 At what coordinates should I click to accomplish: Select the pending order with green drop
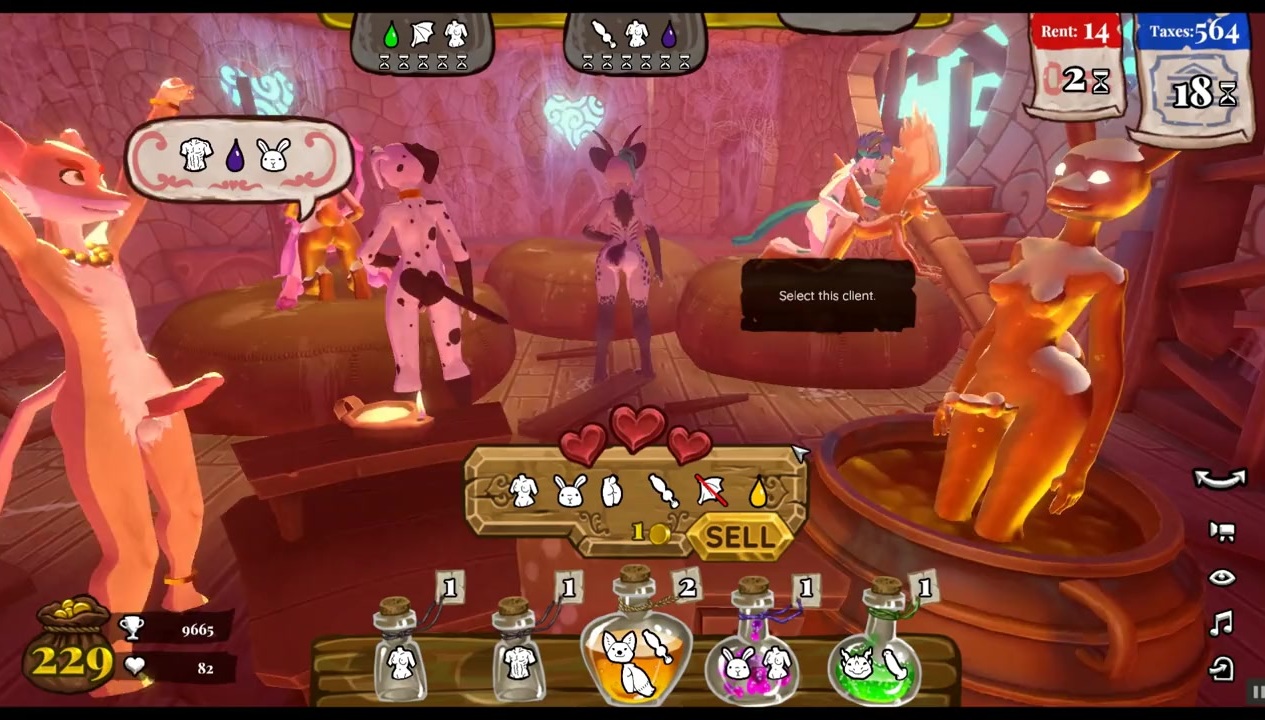tap(424, 43)
